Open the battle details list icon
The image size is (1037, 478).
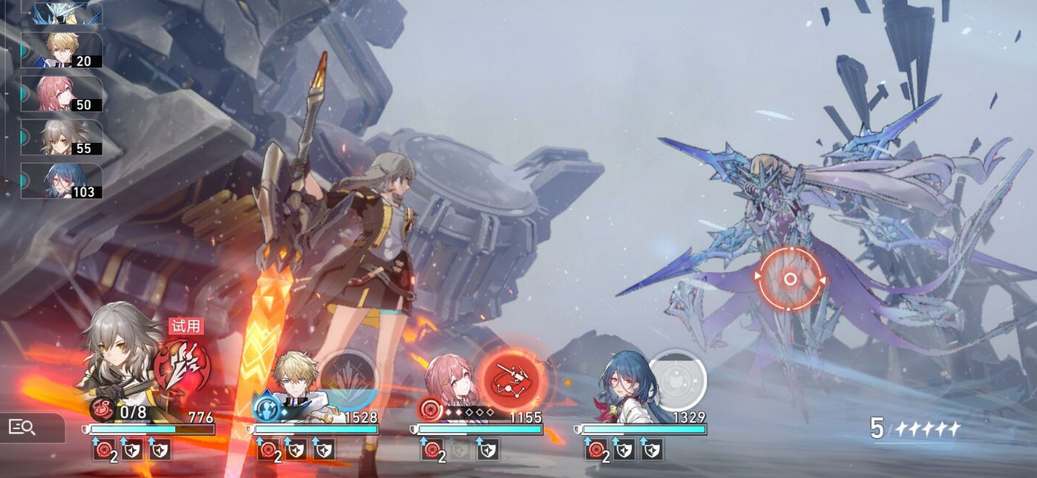click(x=22, y=428)
